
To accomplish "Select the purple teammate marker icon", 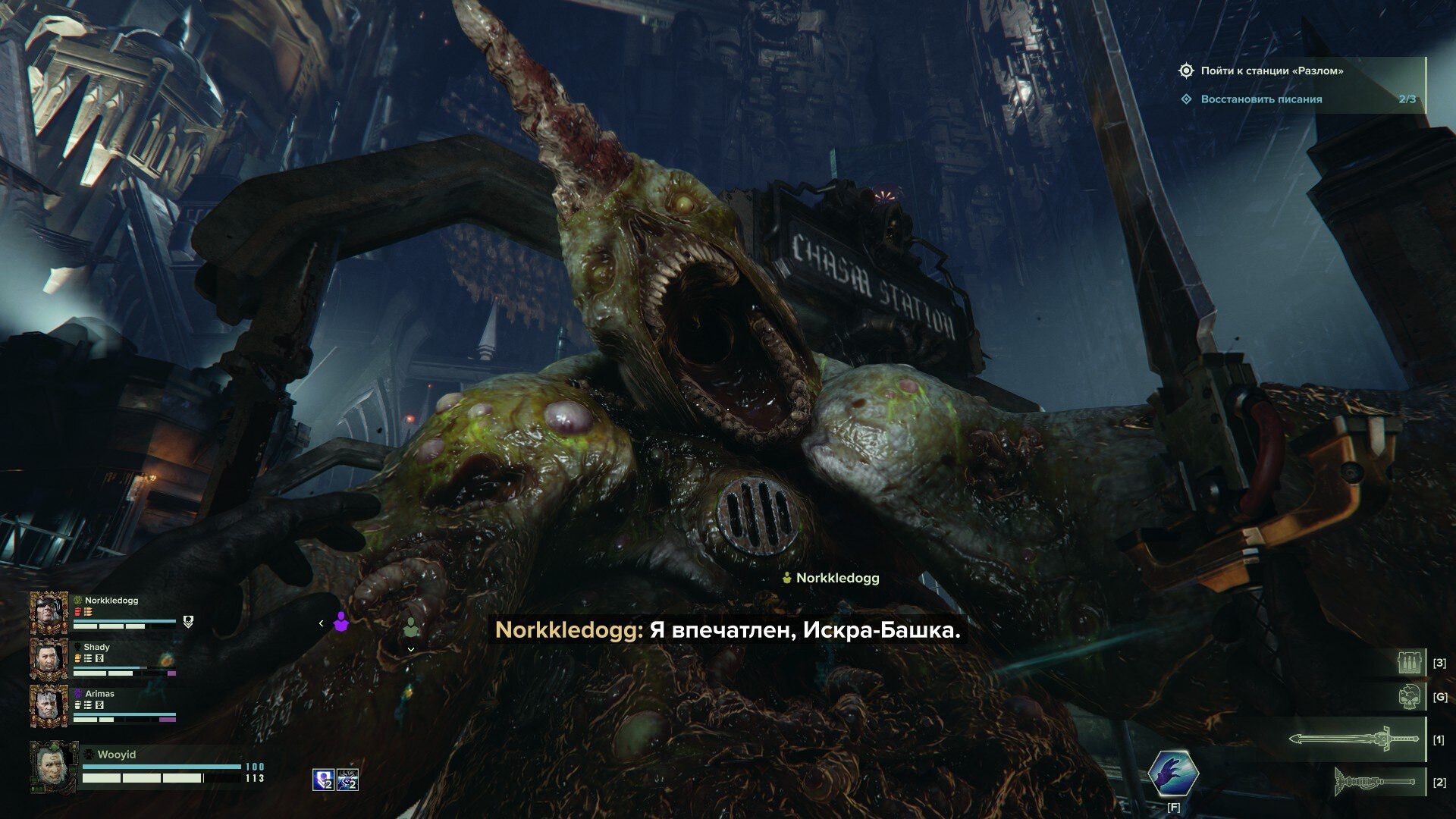I will [340, 622].
